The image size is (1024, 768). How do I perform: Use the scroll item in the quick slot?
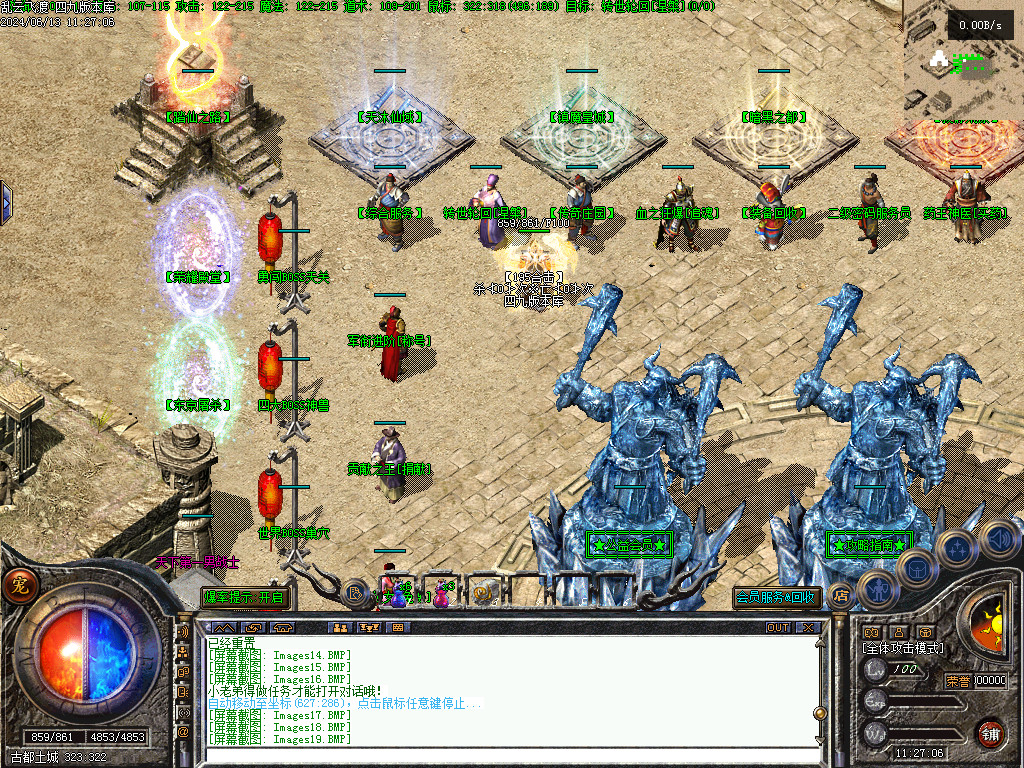tap(482, 595)
